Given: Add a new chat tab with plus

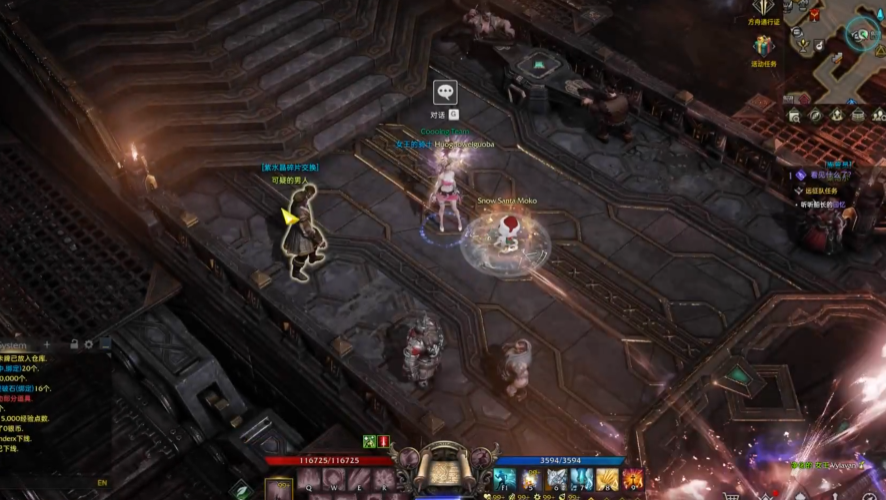Looking at the screenshot, I should coord(46,345).
